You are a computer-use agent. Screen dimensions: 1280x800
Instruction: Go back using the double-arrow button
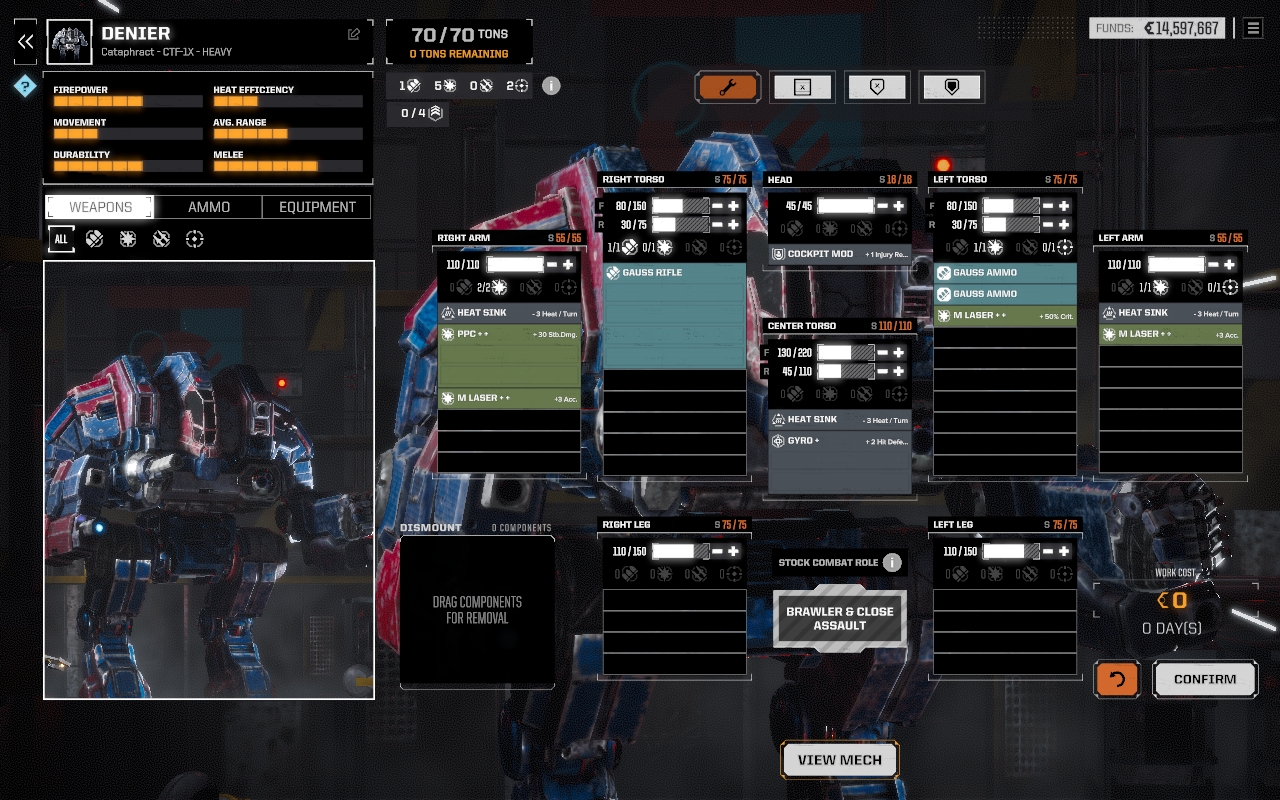tap(25, 41)
